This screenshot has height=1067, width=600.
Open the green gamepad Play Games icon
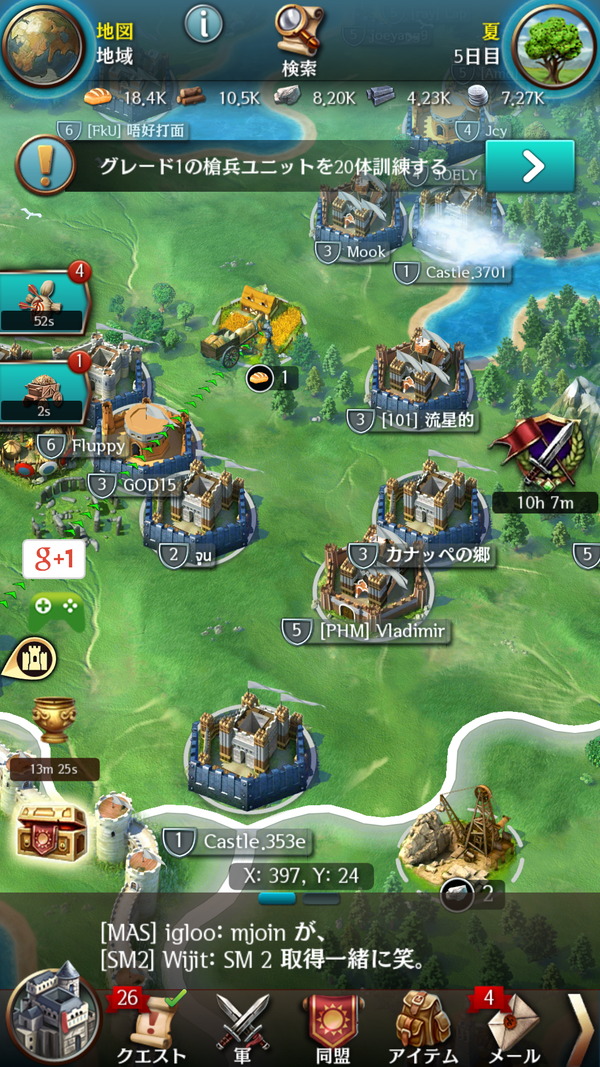[x=55, y=610]
